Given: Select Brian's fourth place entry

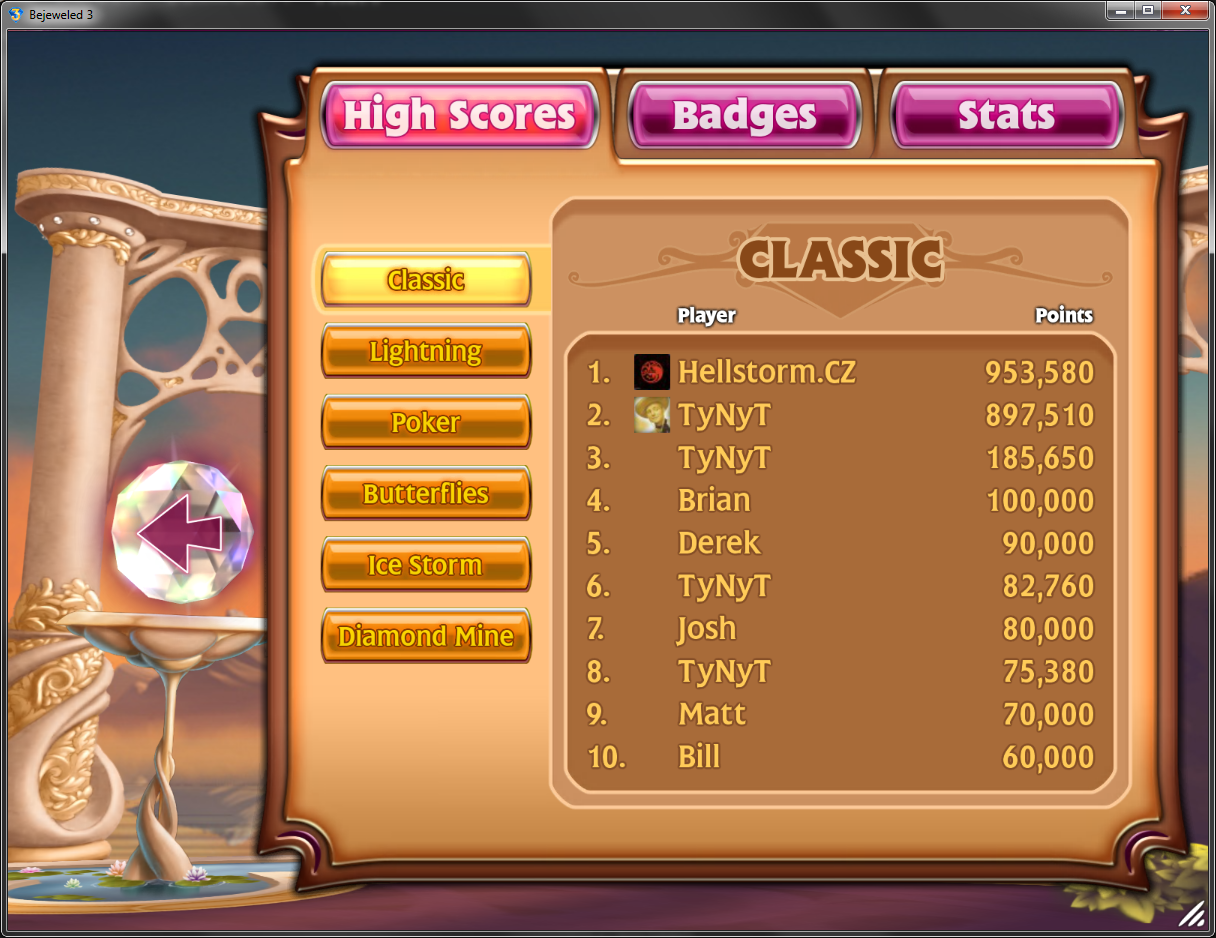Looking at the screenshot, I should [840, 500].
